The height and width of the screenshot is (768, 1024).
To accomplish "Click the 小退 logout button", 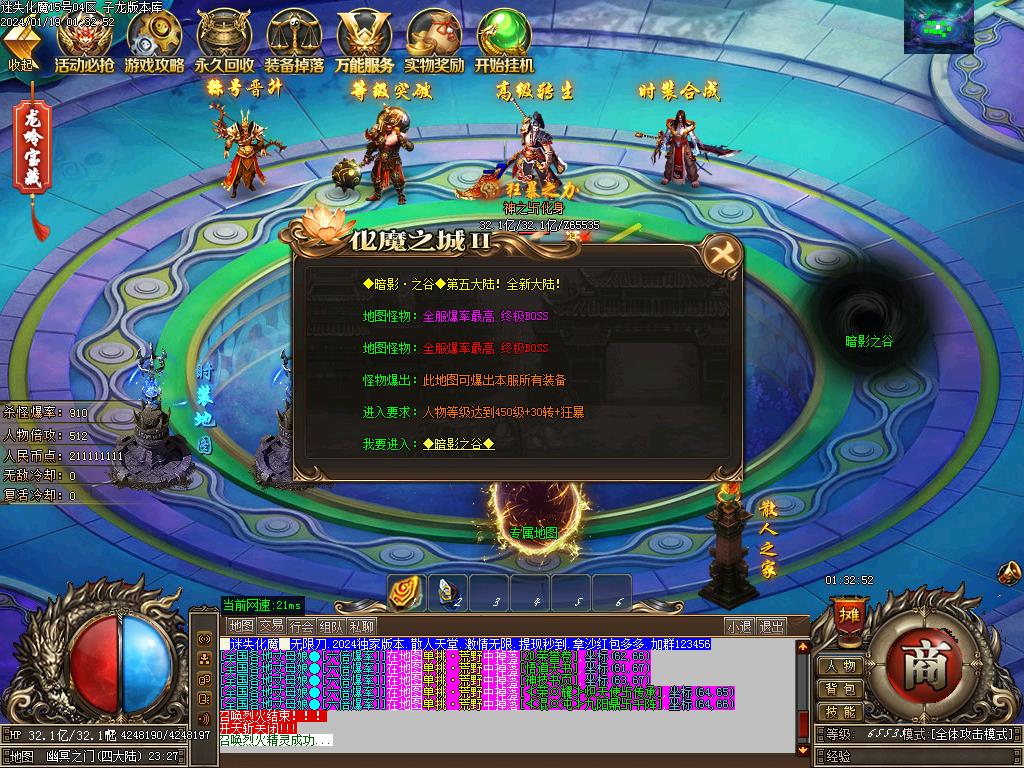I will [739, 626].
